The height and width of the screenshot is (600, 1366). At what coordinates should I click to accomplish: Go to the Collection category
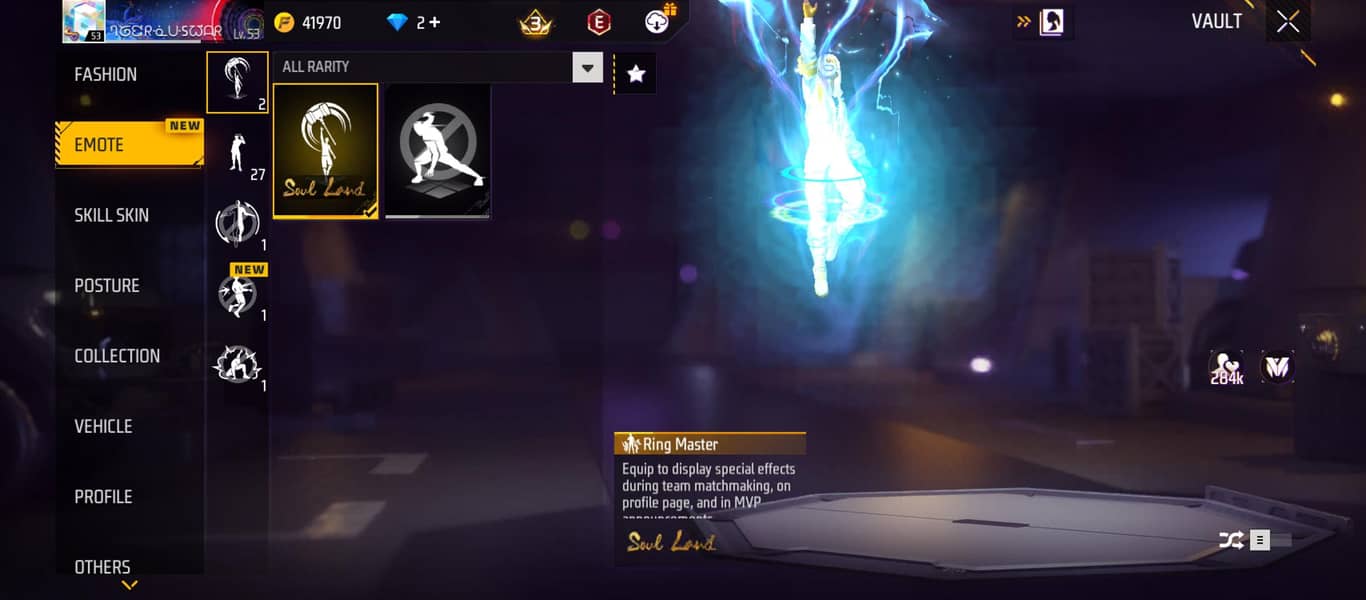pyautogui.click(x=117, y=356)
